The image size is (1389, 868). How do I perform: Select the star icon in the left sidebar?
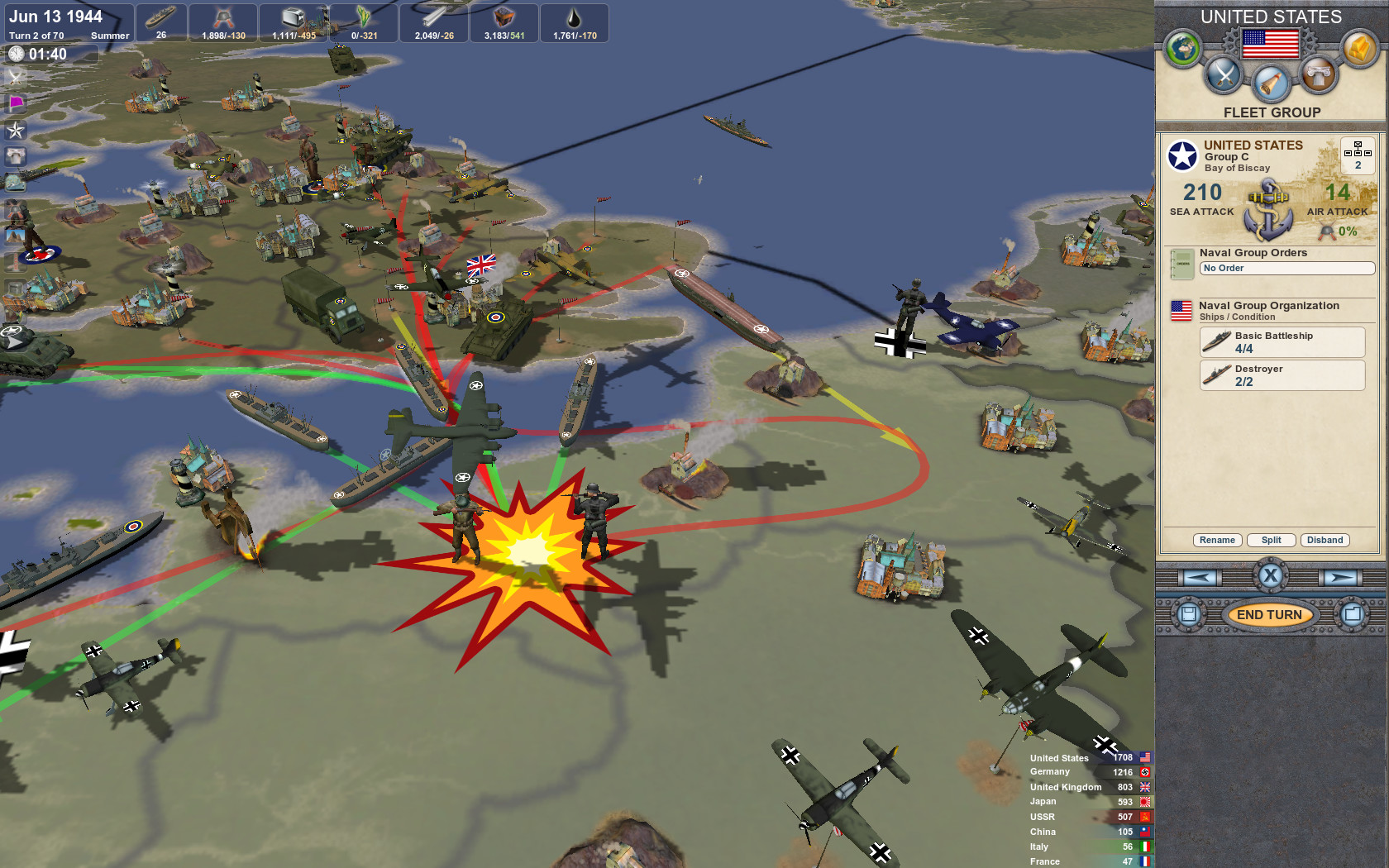click(15, 130)
